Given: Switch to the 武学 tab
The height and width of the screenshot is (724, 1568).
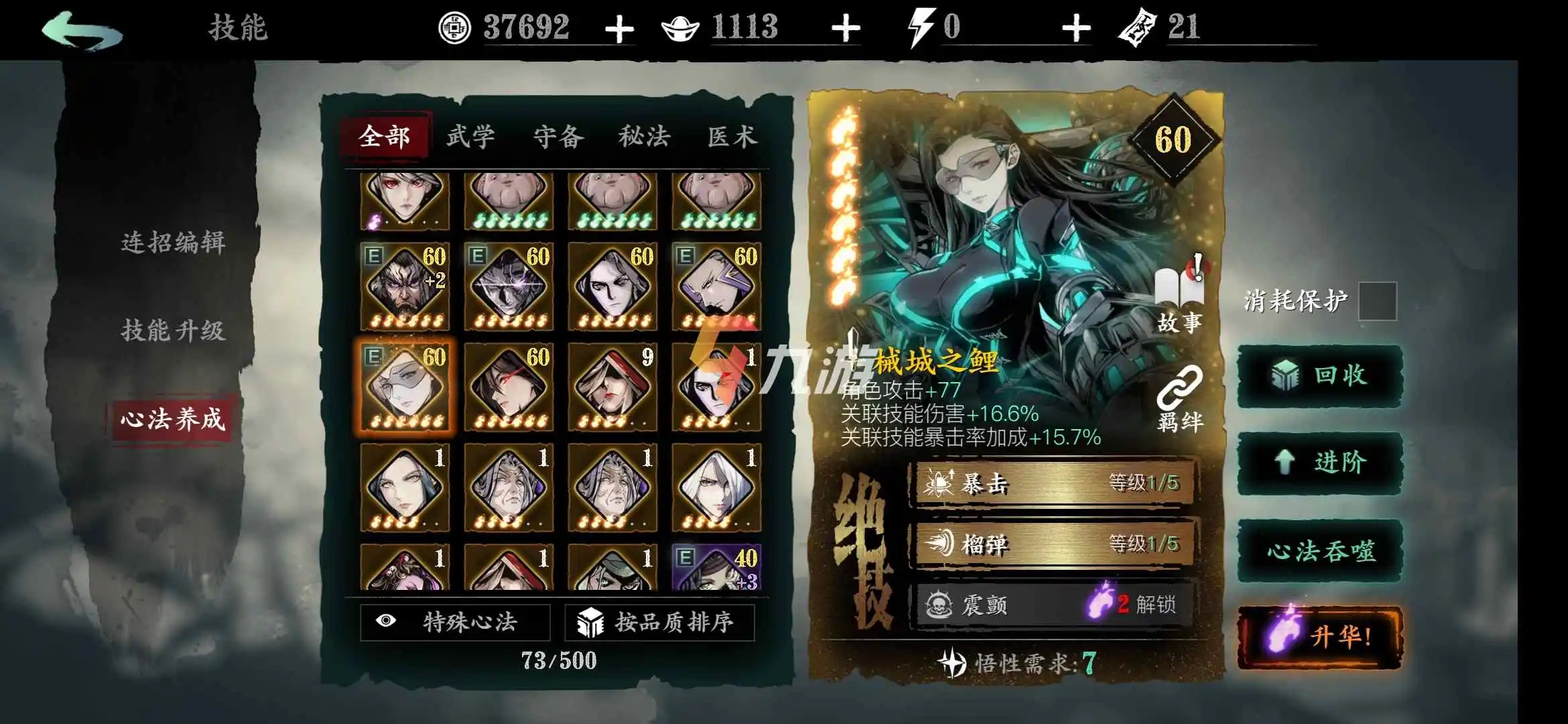Looking at the screenshot, I should pyautogui.click(x=471, y=136).
